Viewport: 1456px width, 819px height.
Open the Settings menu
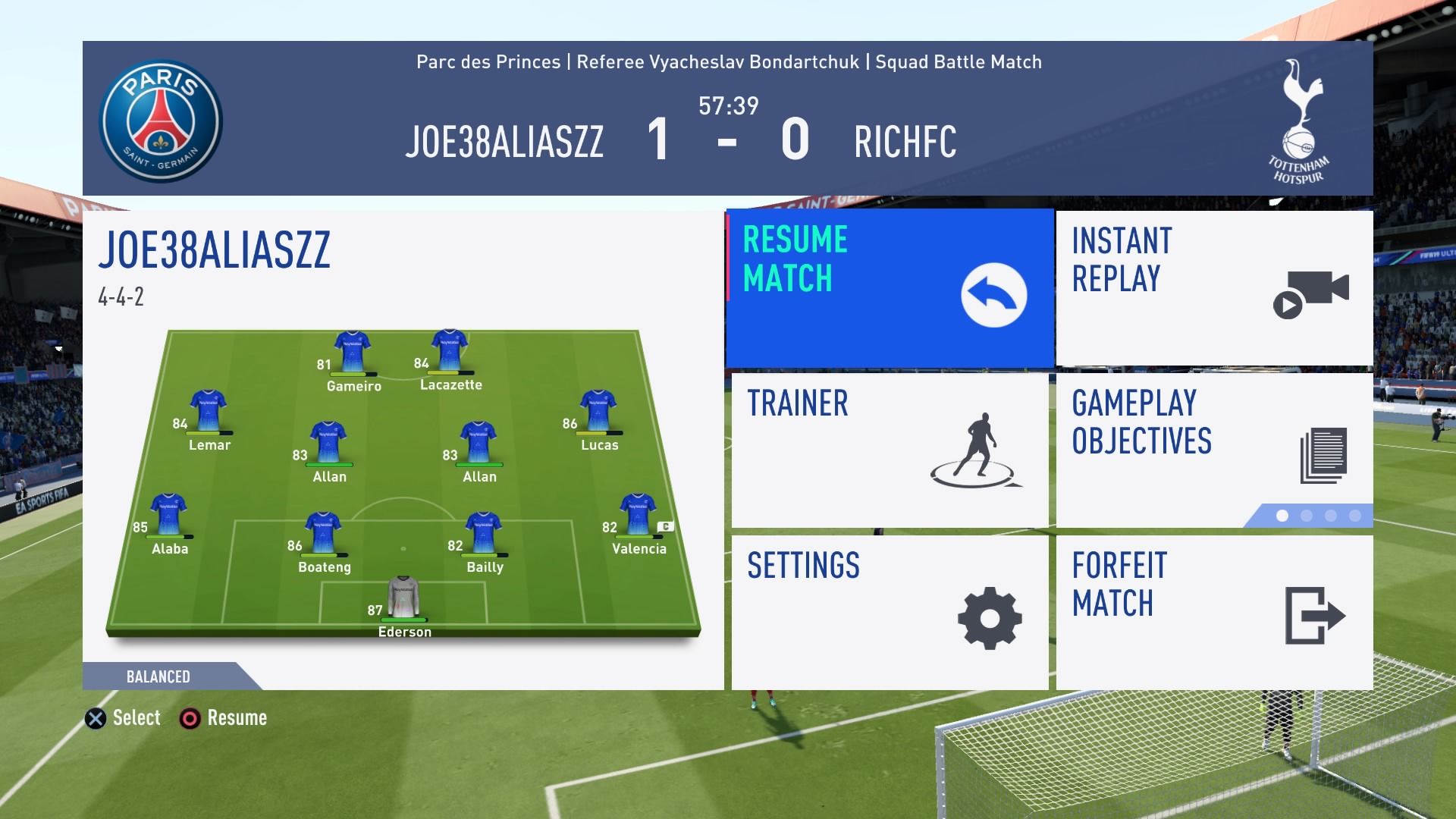click(x=890, y=613)
